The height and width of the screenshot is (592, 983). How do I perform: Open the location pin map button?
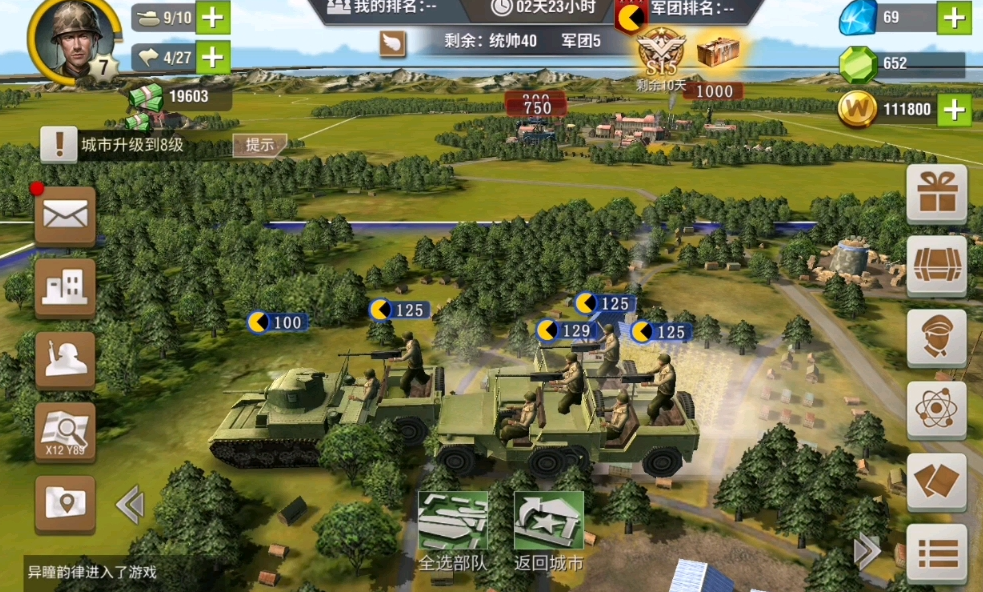(66, 504)
